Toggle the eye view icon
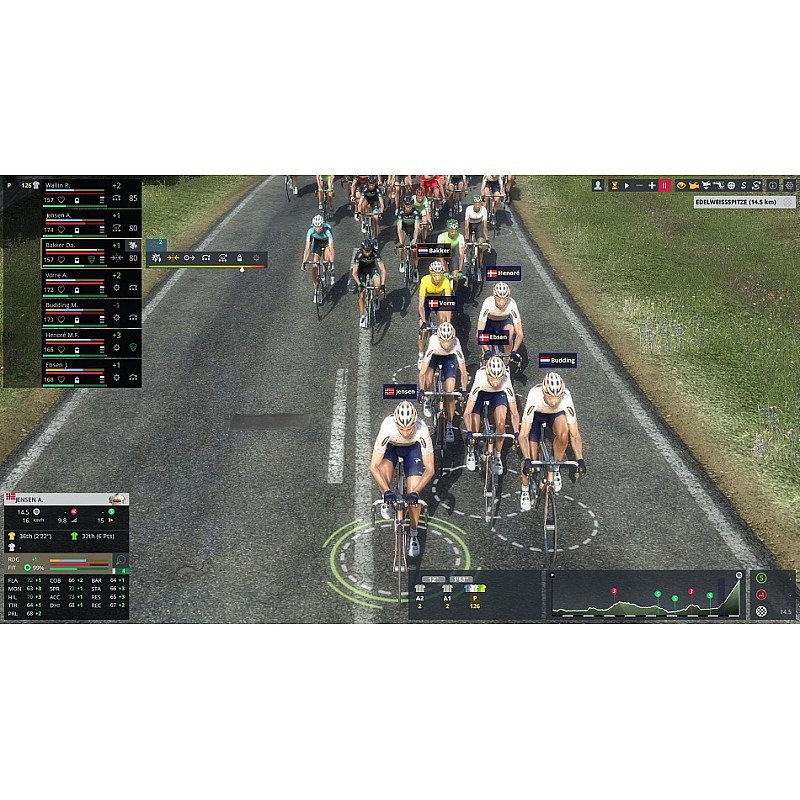 pyautogui.click(x=682, y=185)
